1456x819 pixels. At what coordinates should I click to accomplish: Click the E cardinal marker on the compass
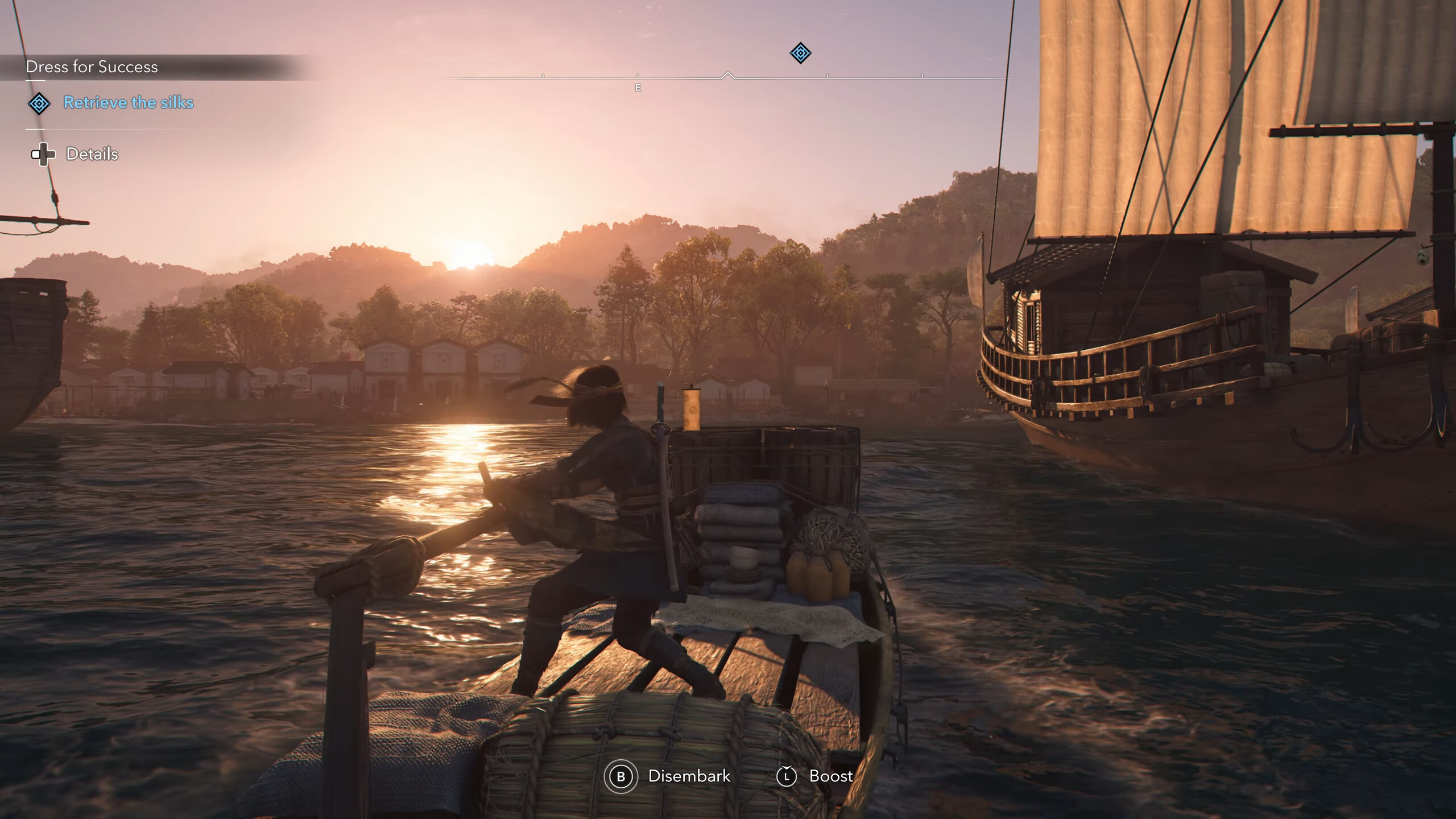pos(637,88)
